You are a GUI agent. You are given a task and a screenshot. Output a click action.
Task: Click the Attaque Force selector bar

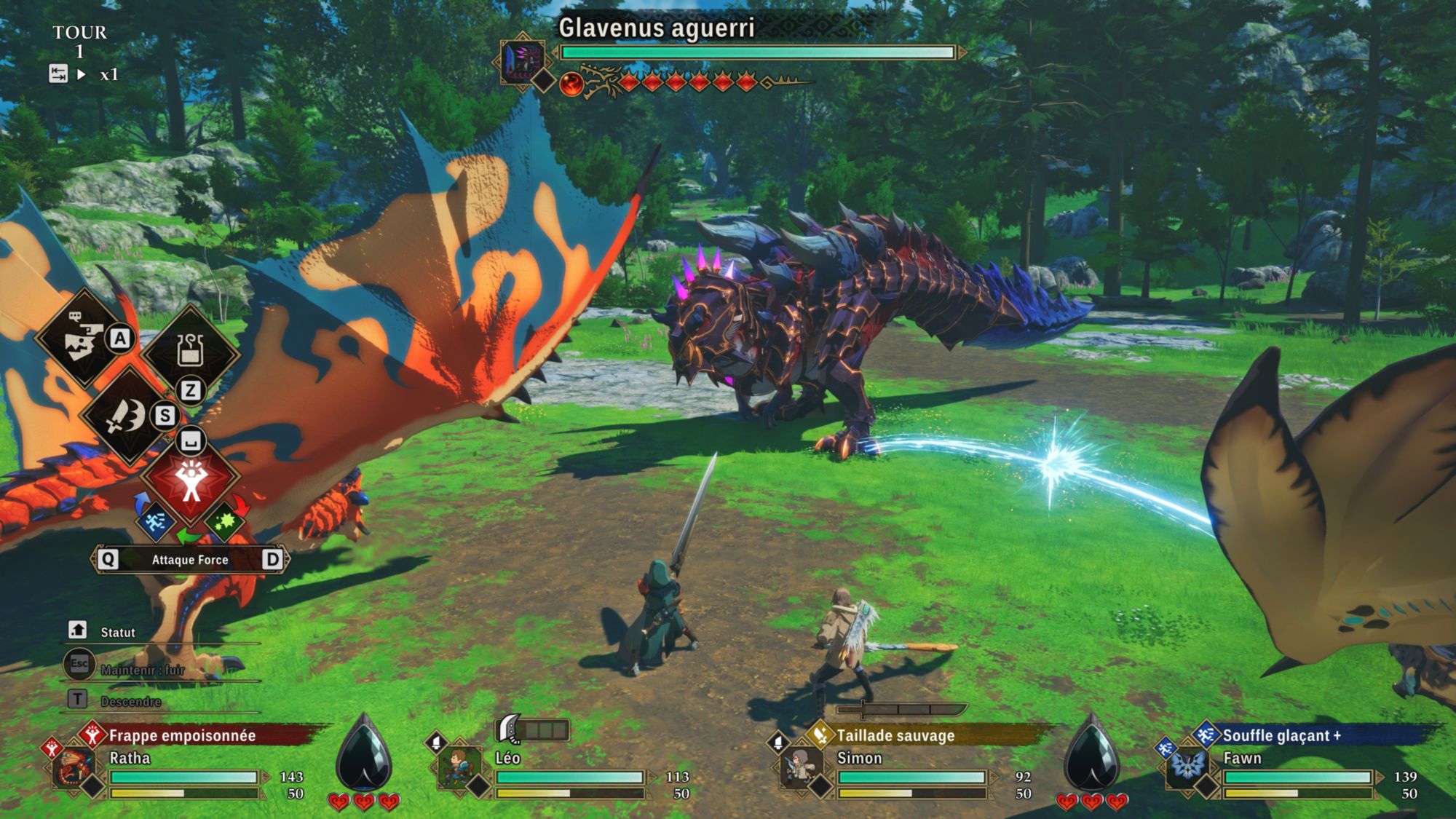(190, 559)
